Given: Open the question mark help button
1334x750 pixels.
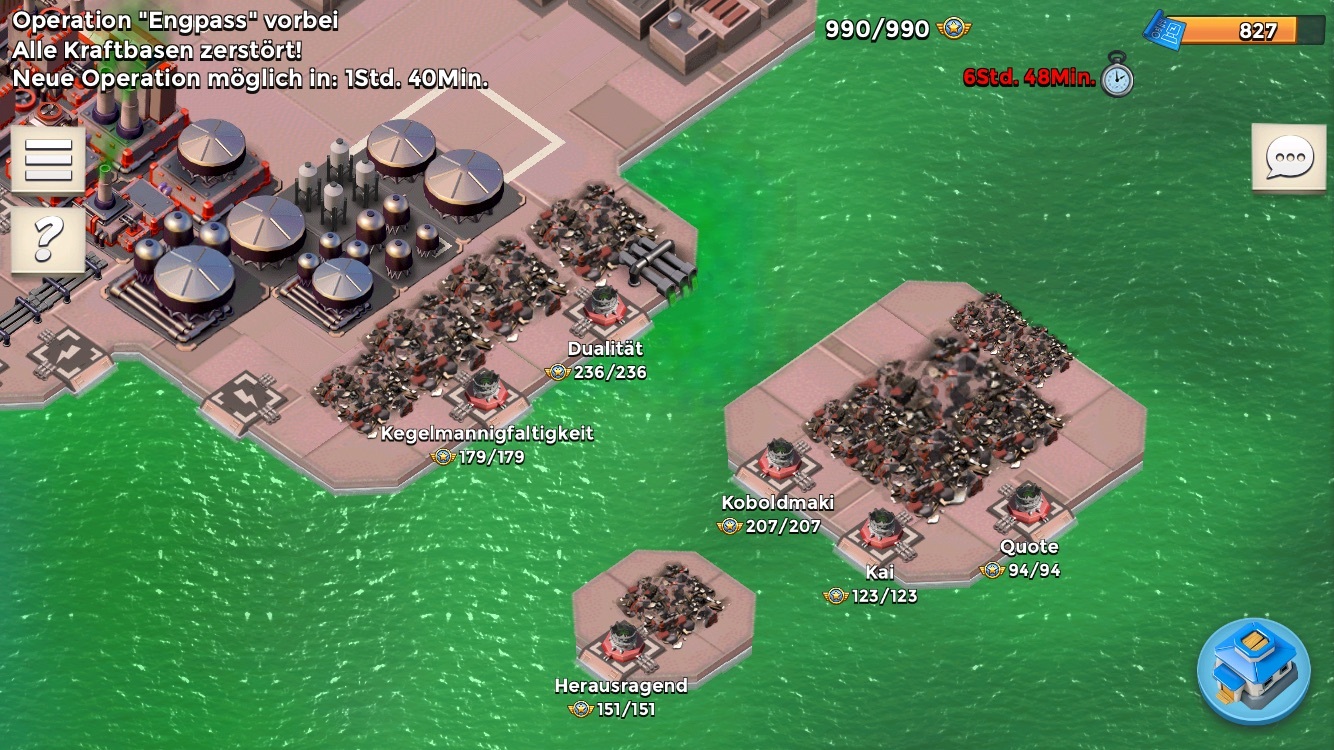Looking at the screenshot, I should coord(48,239).
